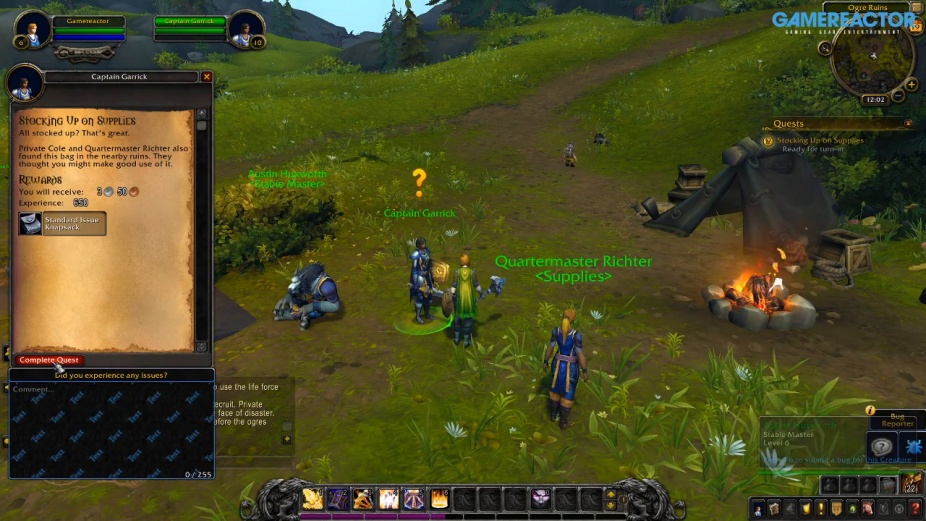
Task: Select Stocking Up on Supplies in tracker
Action: tap(820, 141)
